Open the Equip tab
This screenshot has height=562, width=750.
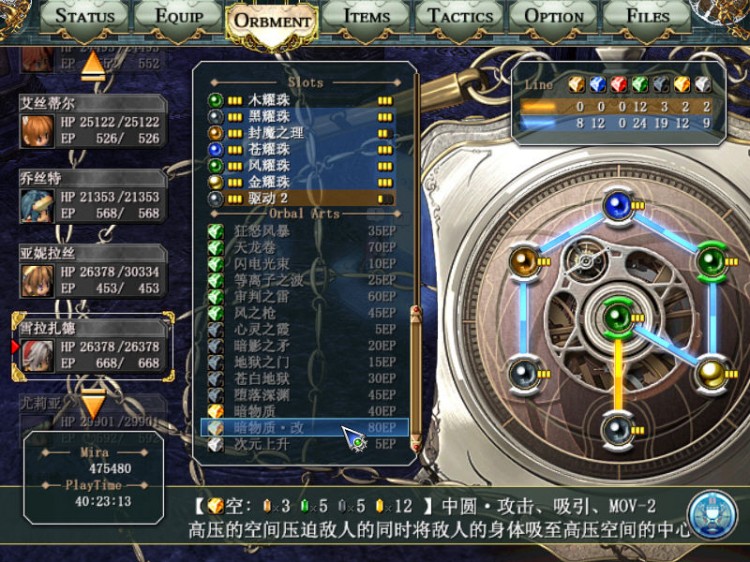178,16
